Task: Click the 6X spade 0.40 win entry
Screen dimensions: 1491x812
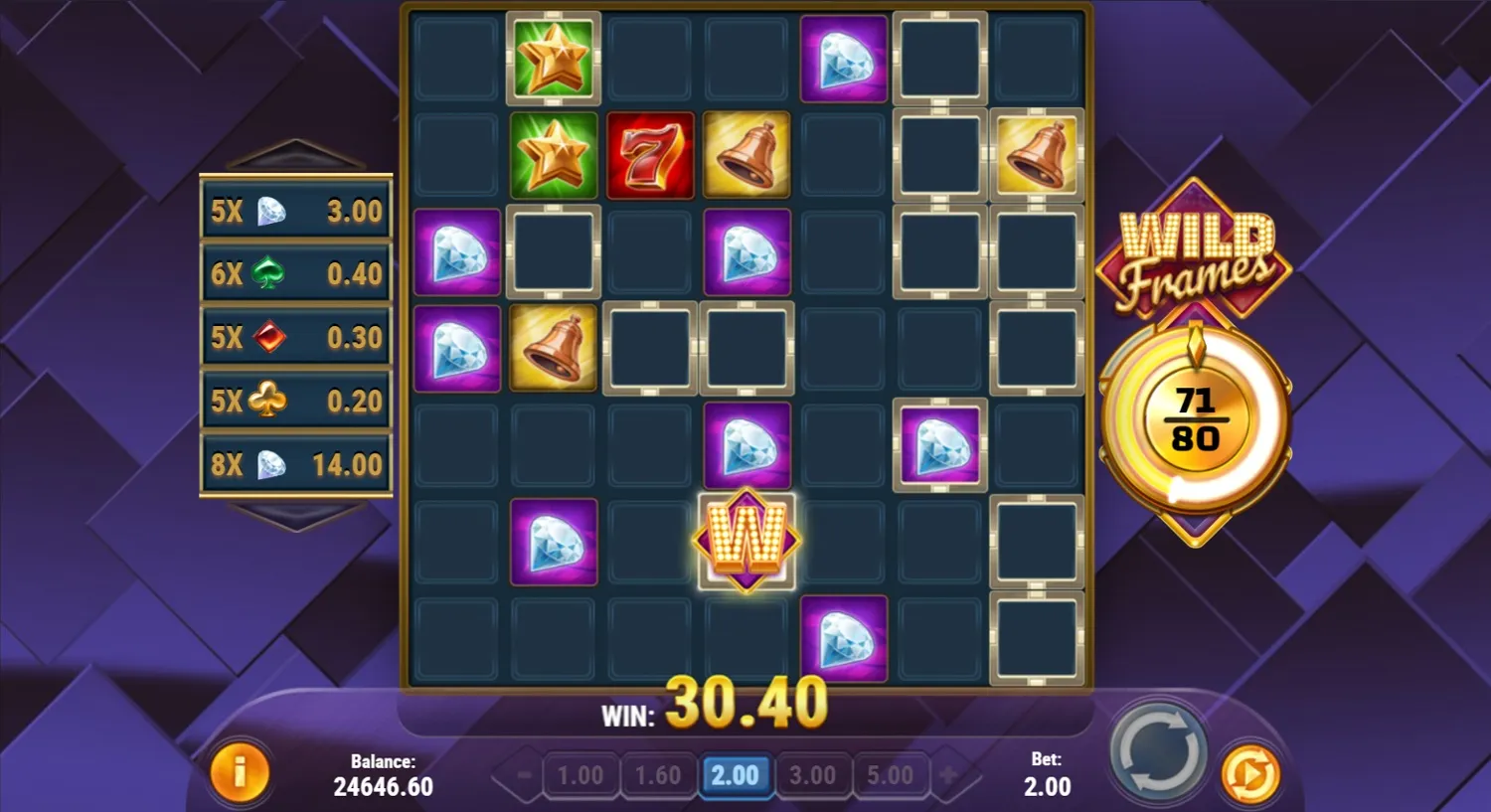Action: 295,274
